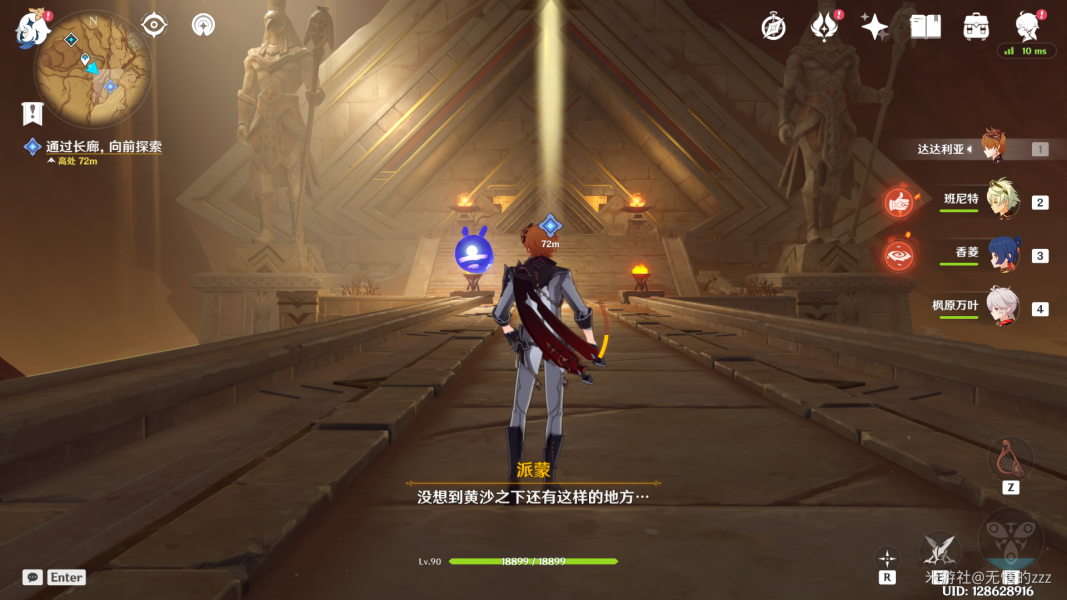
Task: Switch to party member 香菱
Action: coord(1002,255)
